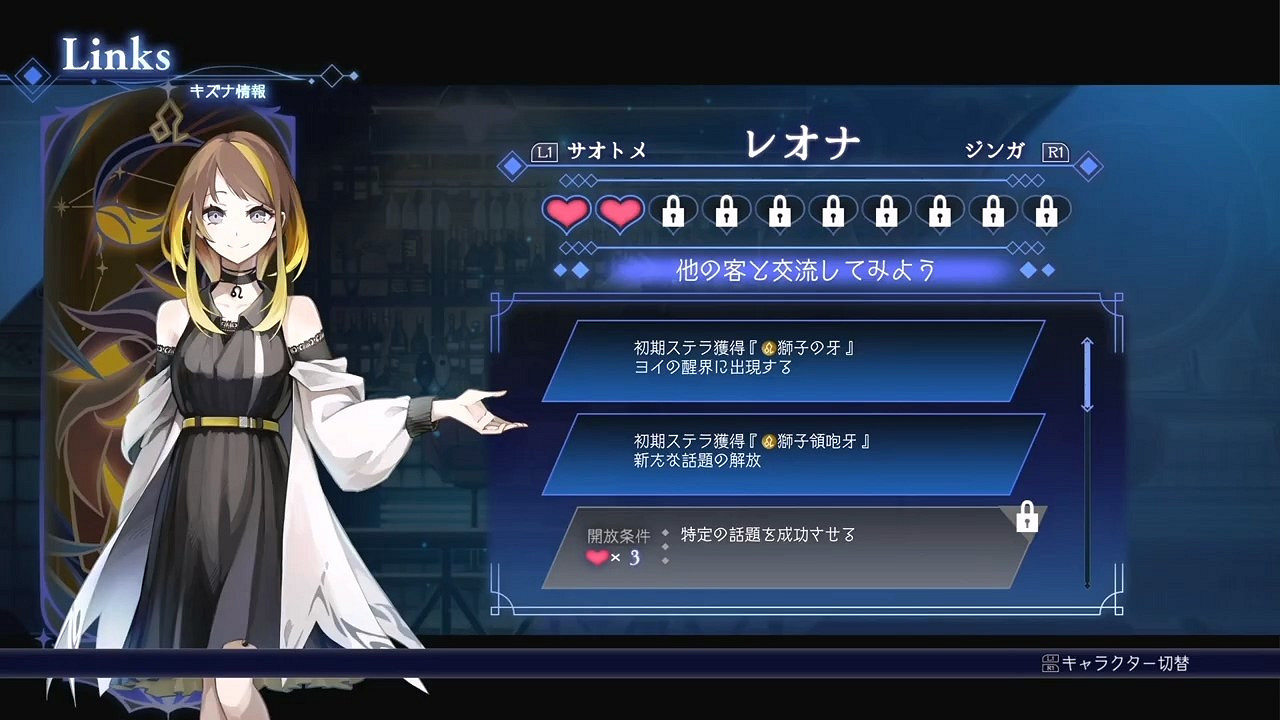
Task: Click the shoulder-button icon next to キャラクター切替
Action: pos(1051,661)
